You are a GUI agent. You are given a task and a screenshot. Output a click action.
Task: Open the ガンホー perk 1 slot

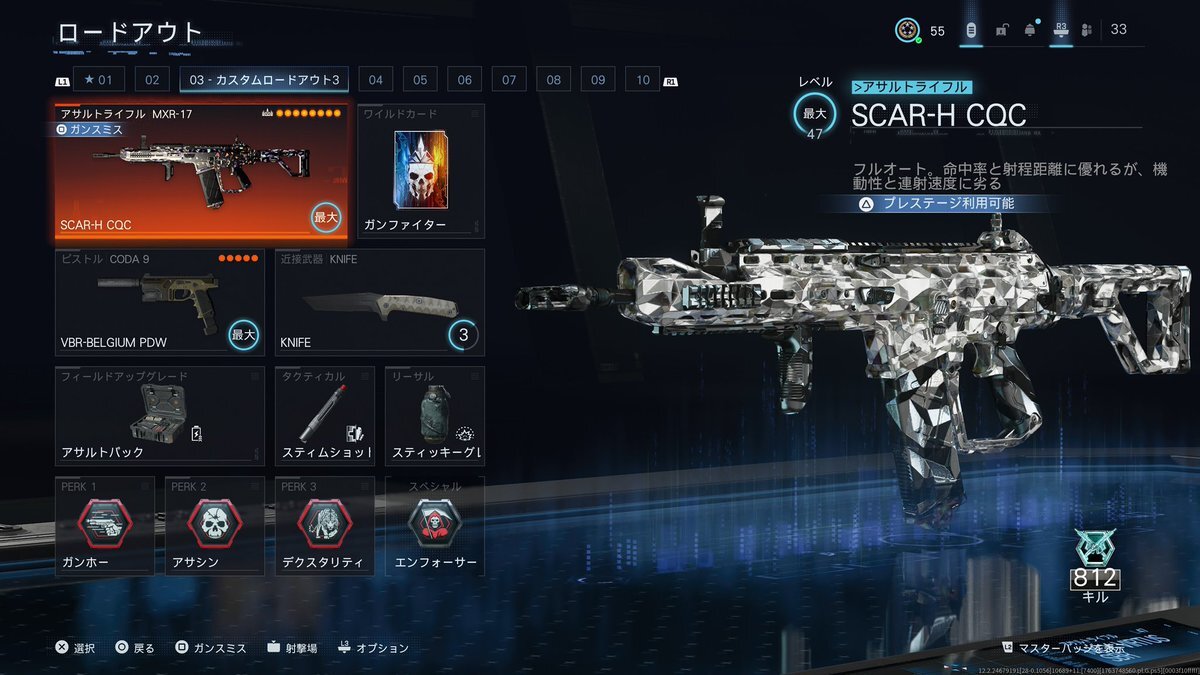coord(104,527)
